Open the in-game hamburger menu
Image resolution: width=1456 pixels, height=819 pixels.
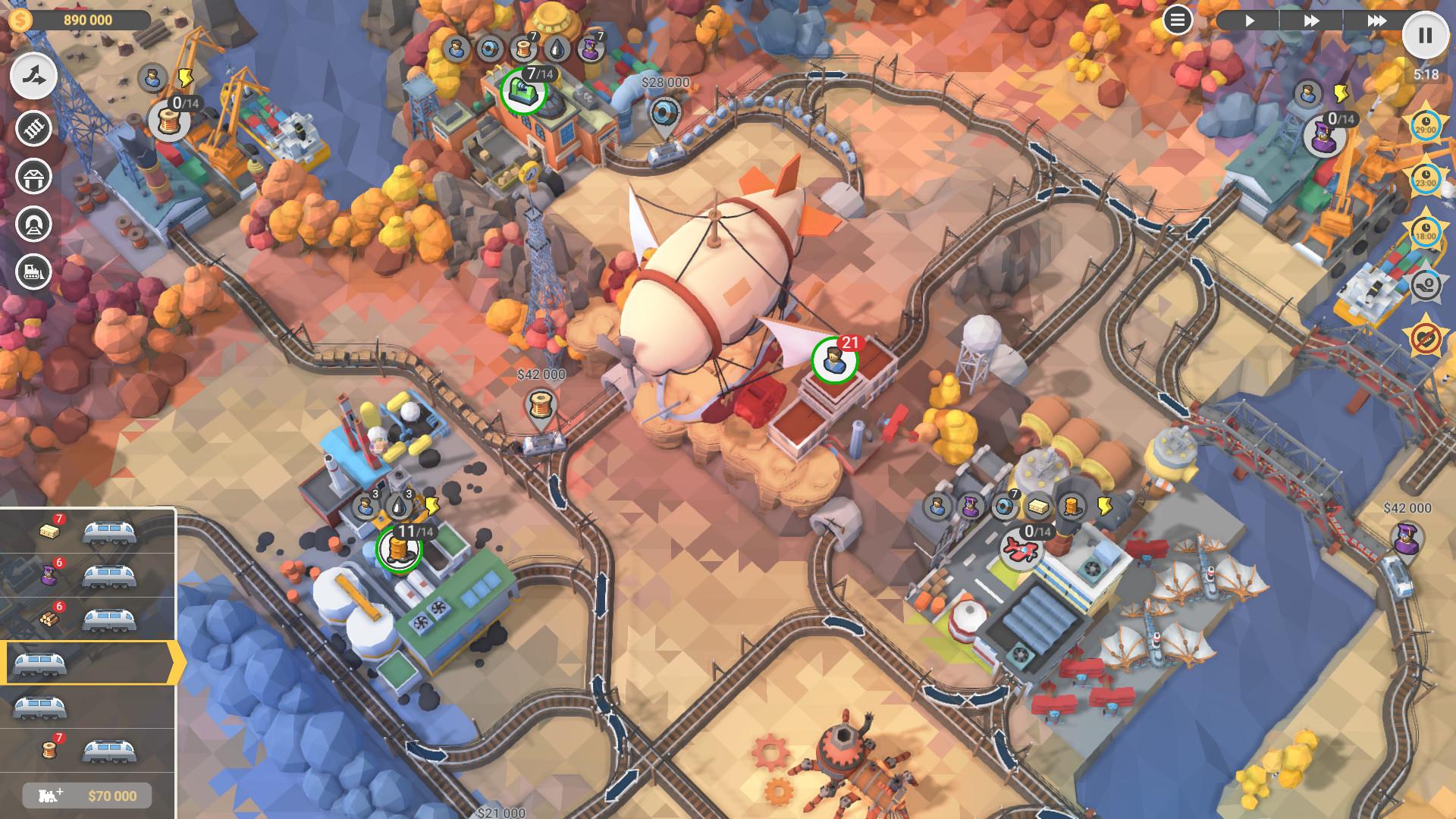click(1178, 19)
